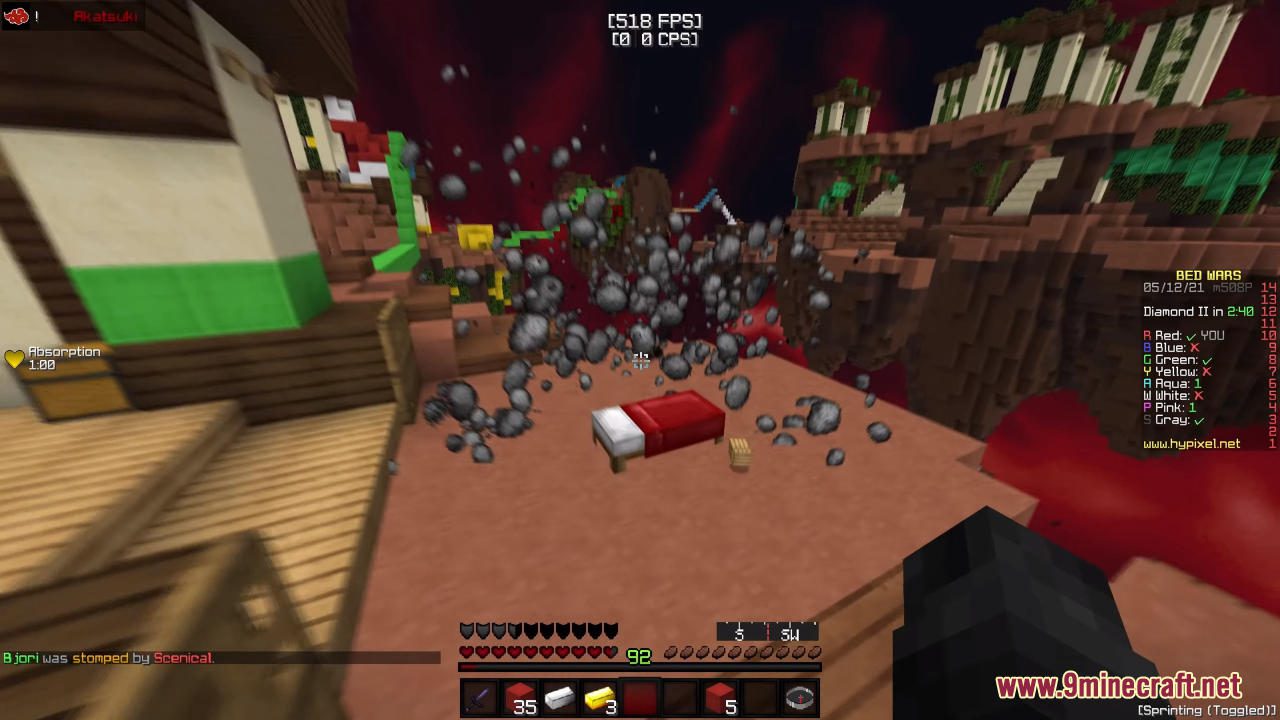Viewport: 1280px width, 720px height.
Task: Click the Akatsuki badge in the top bar
Action: 105,15
